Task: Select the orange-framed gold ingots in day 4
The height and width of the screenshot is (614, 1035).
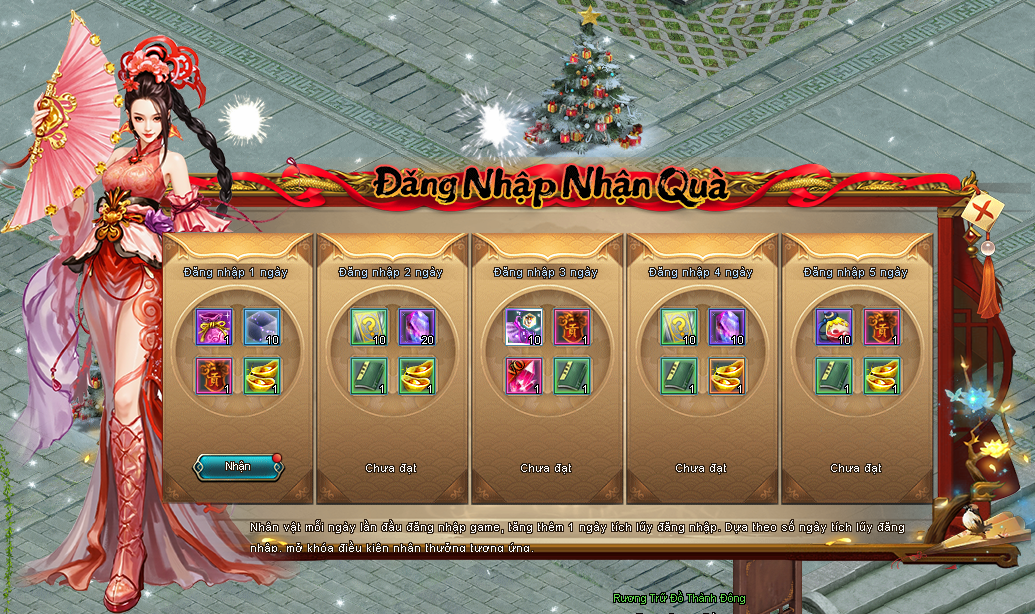Action: [x=727, y=376]
